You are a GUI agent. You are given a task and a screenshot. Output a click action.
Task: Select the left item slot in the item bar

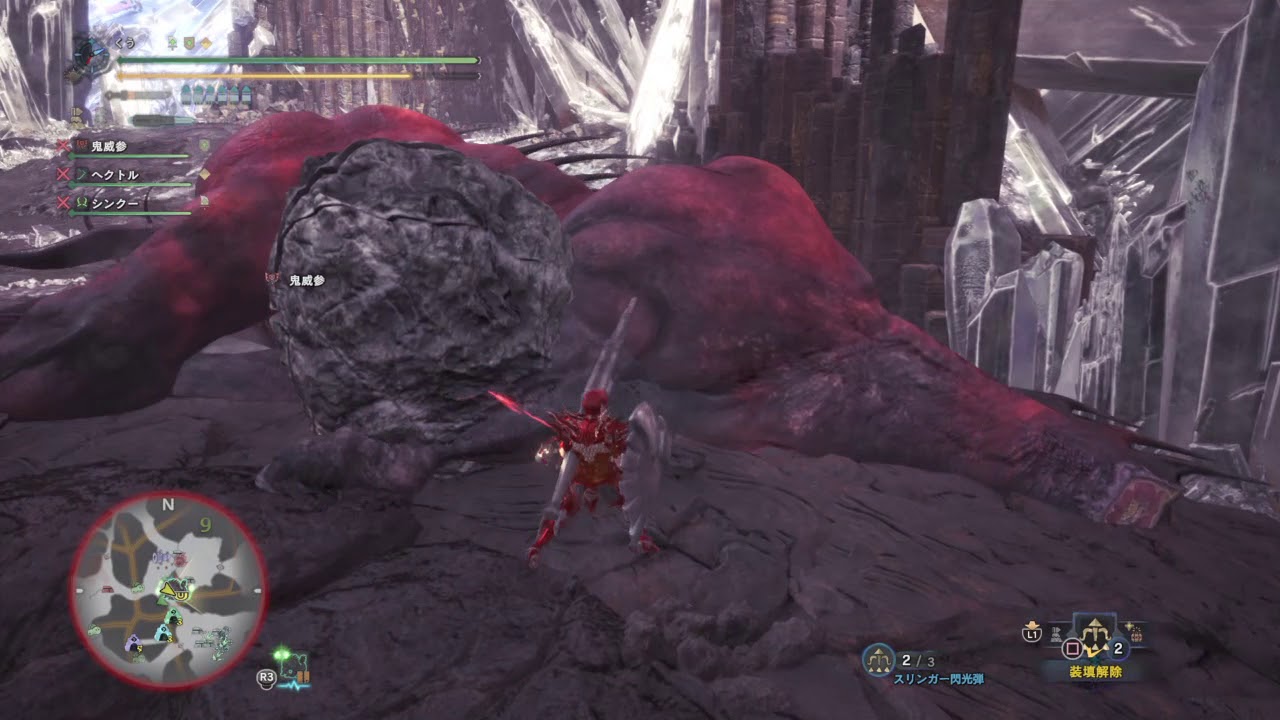click(x=1055, y=634)
